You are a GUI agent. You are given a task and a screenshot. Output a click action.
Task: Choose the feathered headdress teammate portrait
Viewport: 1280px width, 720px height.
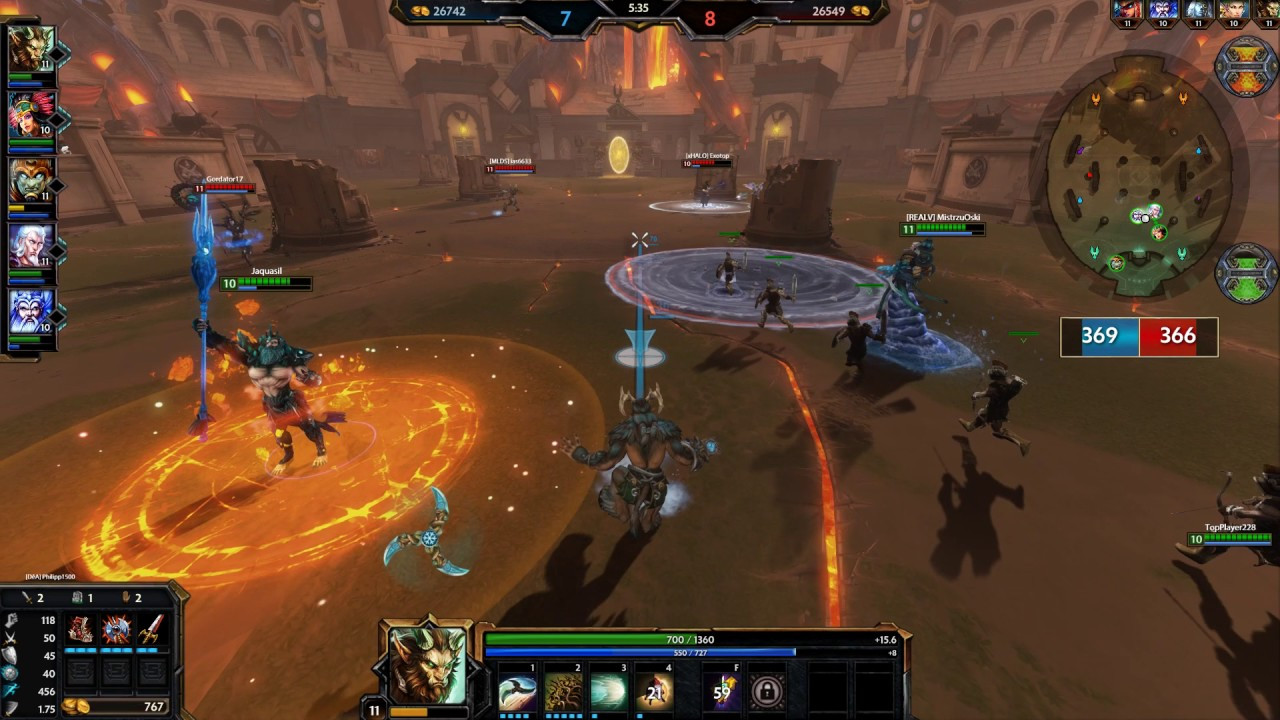coord(31,115)
